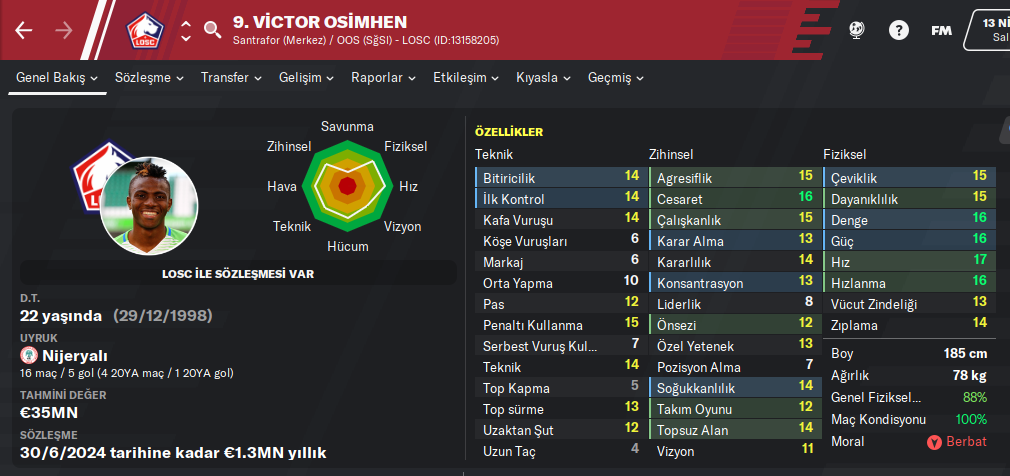Open the FM menu button
Screen dimensions: 1010x476
point(941,30)
